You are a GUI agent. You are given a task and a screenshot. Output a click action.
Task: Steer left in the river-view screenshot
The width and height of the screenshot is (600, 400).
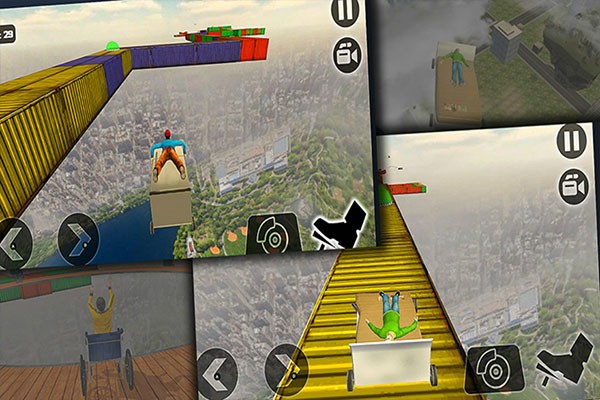tap(16, 239)
